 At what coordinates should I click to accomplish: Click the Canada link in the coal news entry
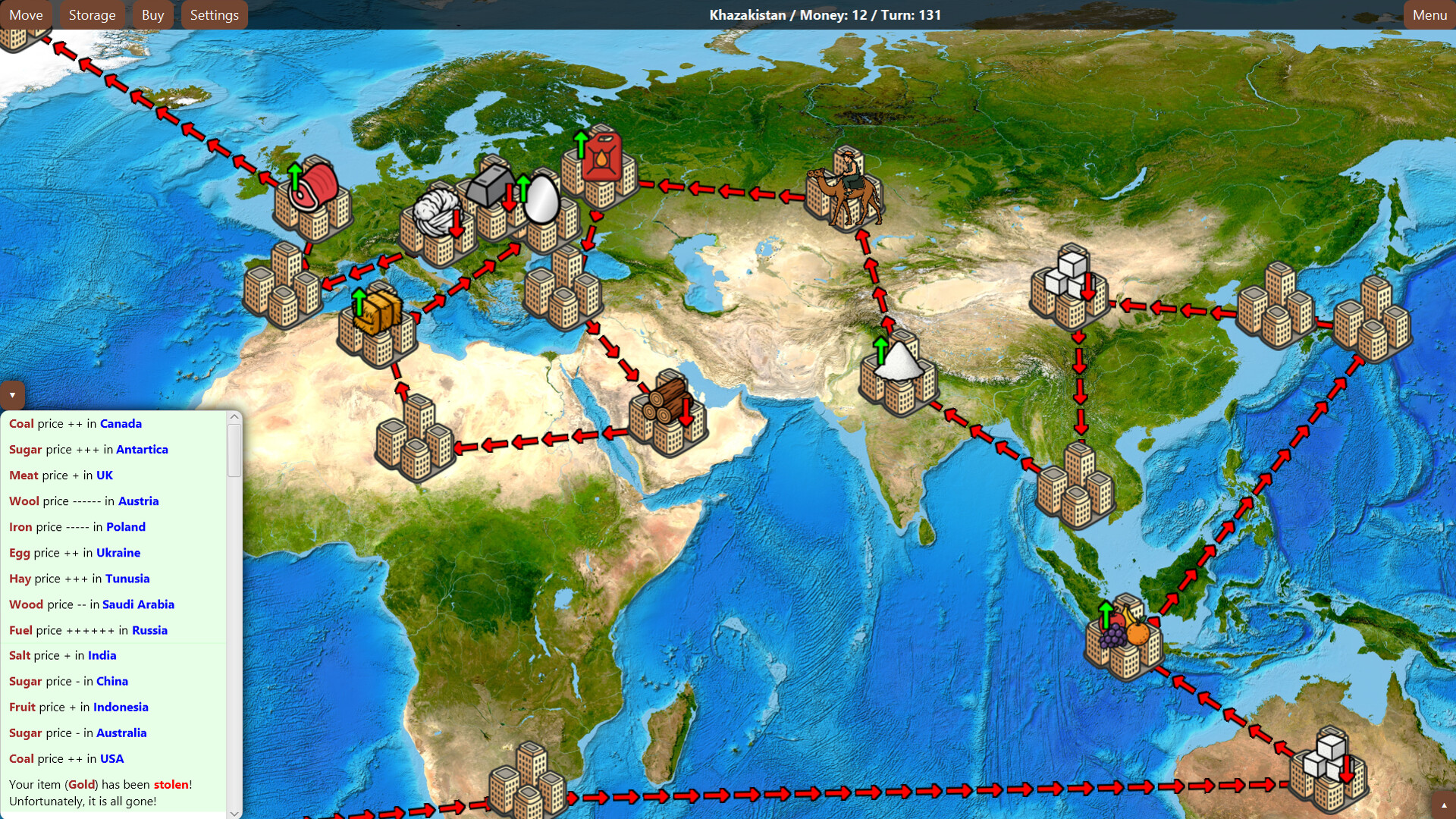coord(121,424)
